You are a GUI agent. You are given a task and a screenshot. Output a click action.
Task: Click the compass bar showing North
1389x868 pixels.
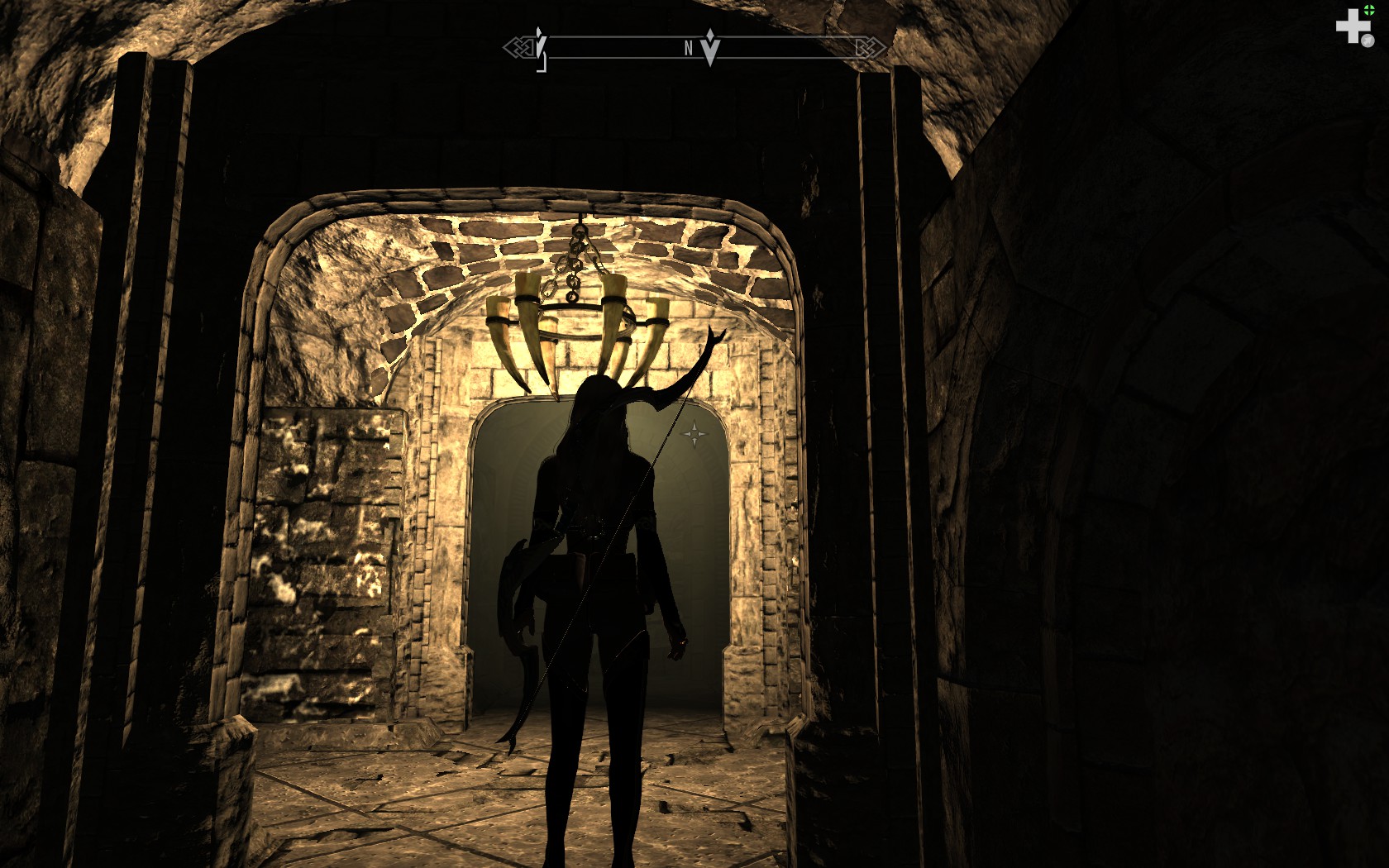[628, 48]
